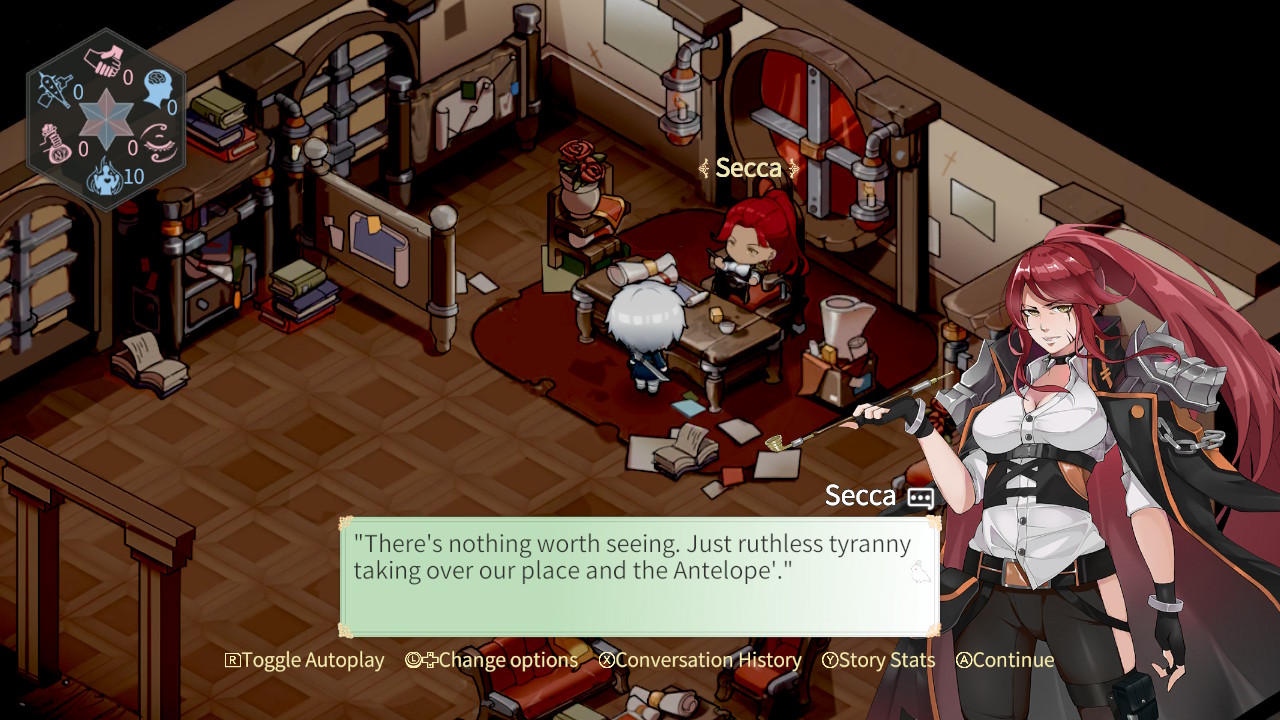Click Secca's name label above the dialogue
1280x720 pixels.
pos(862,494)
